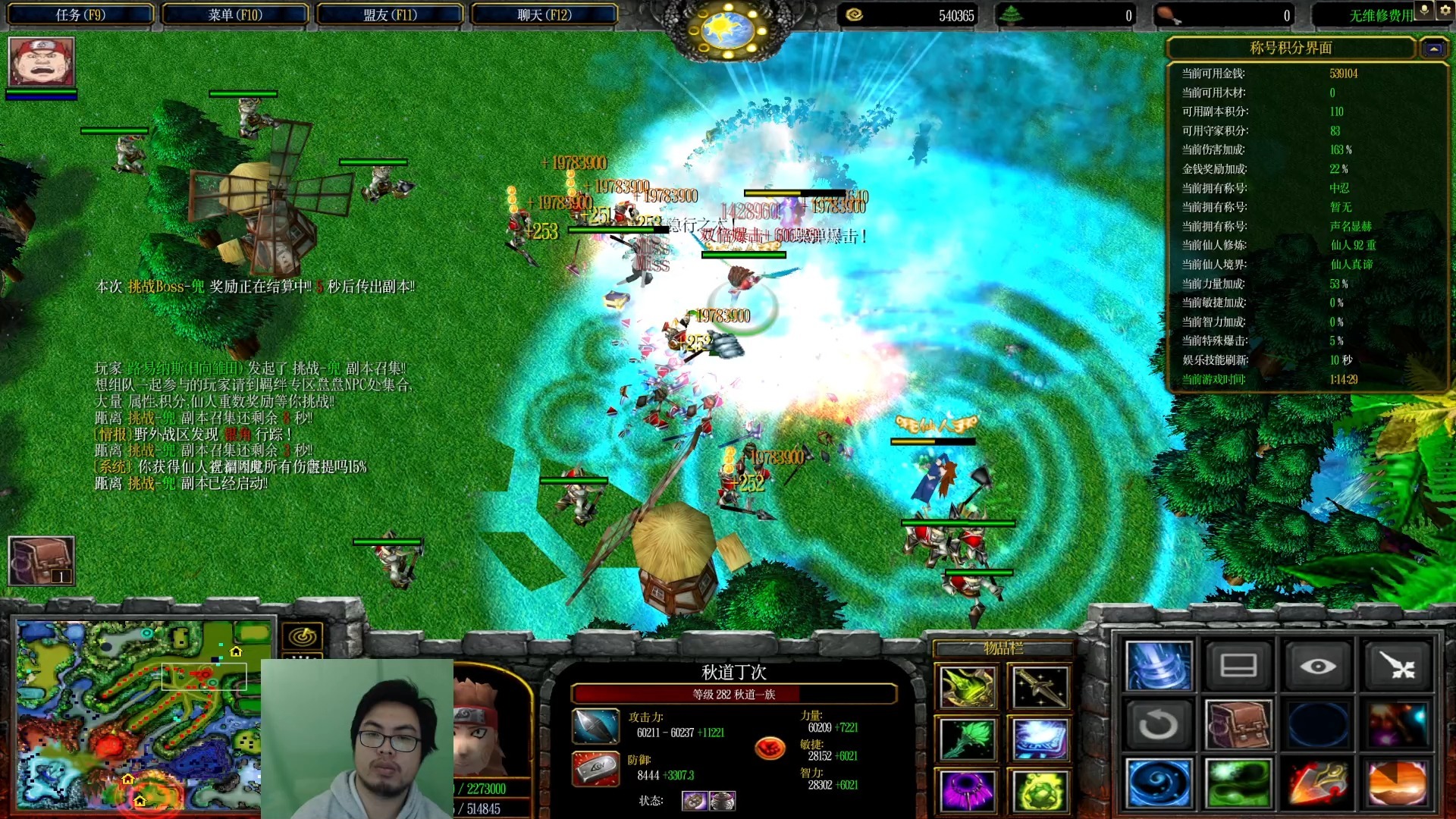This screenshot has height=819, width=1456.
Task: Open the 任务 (F9) quests menu
Action: (x=80, y=14)
